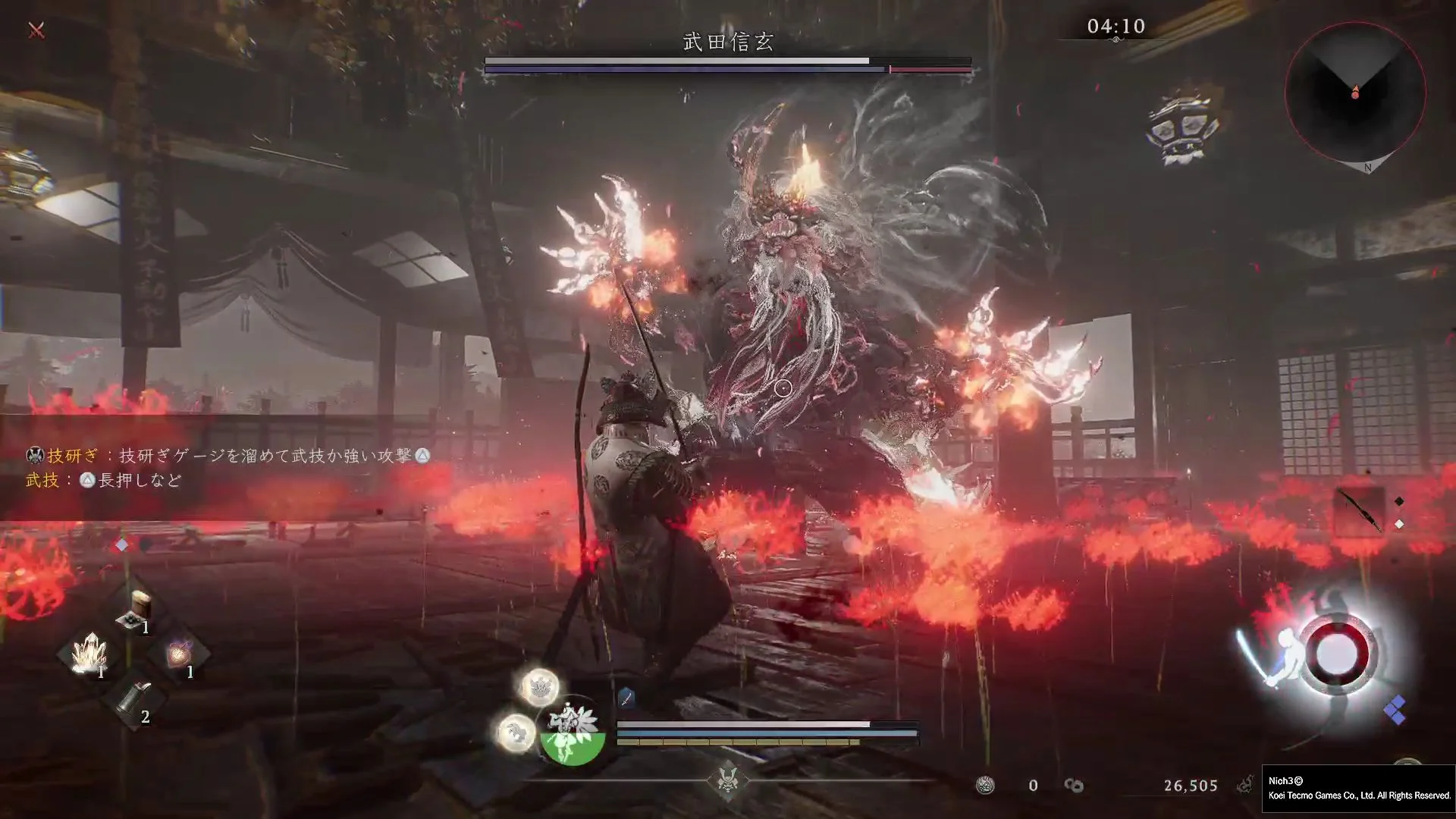Click the 武田信玄 boss name banner
Screen dimensions: 1456x819
[726, 43]
